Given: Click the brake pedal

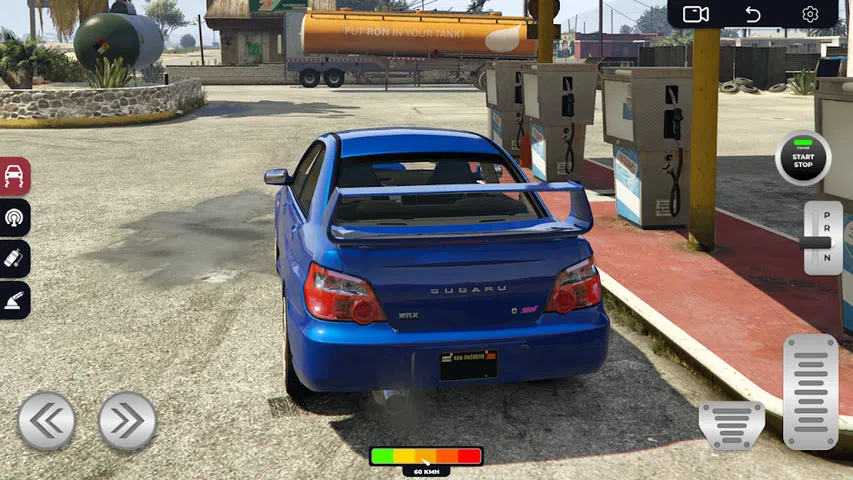Looking at the screenshot, I should click(x=731, y=425).
